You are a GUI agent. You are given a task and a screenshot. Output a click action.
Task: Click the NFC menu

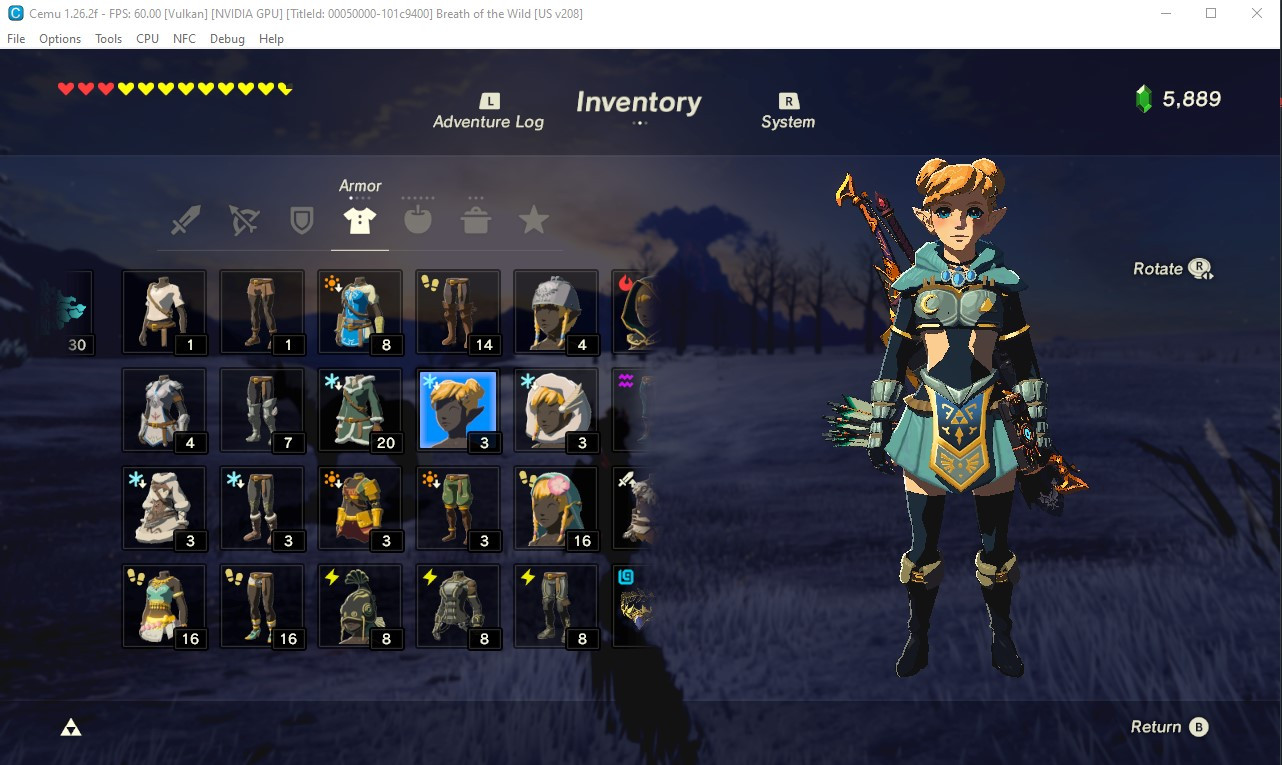pyautogui.click(x=184, y=39)
